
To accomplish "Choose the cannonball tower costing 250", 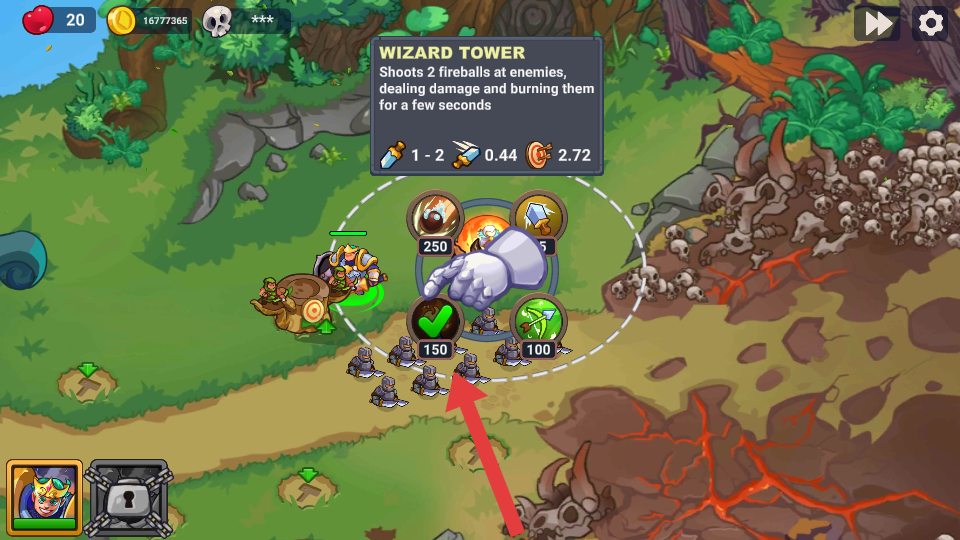I will point(435,216).
